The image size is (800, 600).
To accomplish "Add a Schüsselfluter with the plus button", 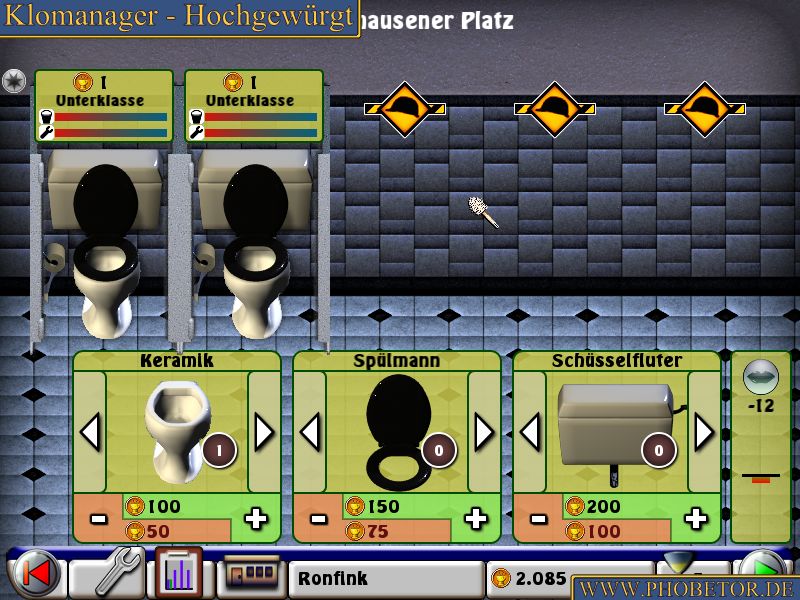I will coord(697,518).
